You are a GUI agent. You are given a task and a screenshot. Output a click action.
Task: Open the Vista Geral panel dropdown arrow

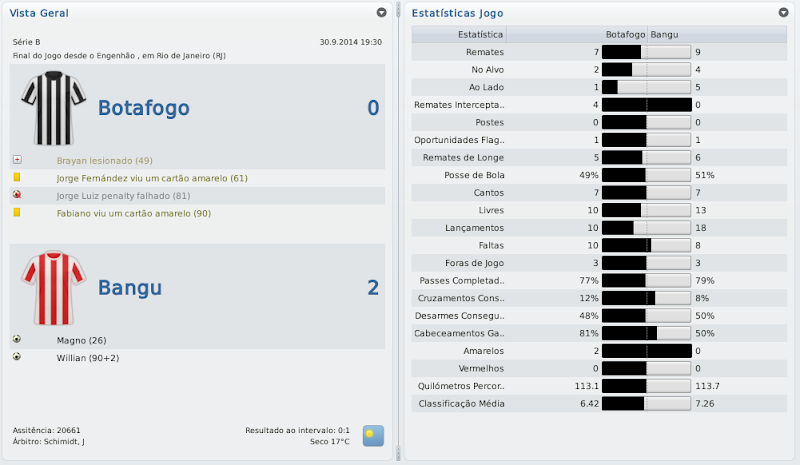coord(381,13)
